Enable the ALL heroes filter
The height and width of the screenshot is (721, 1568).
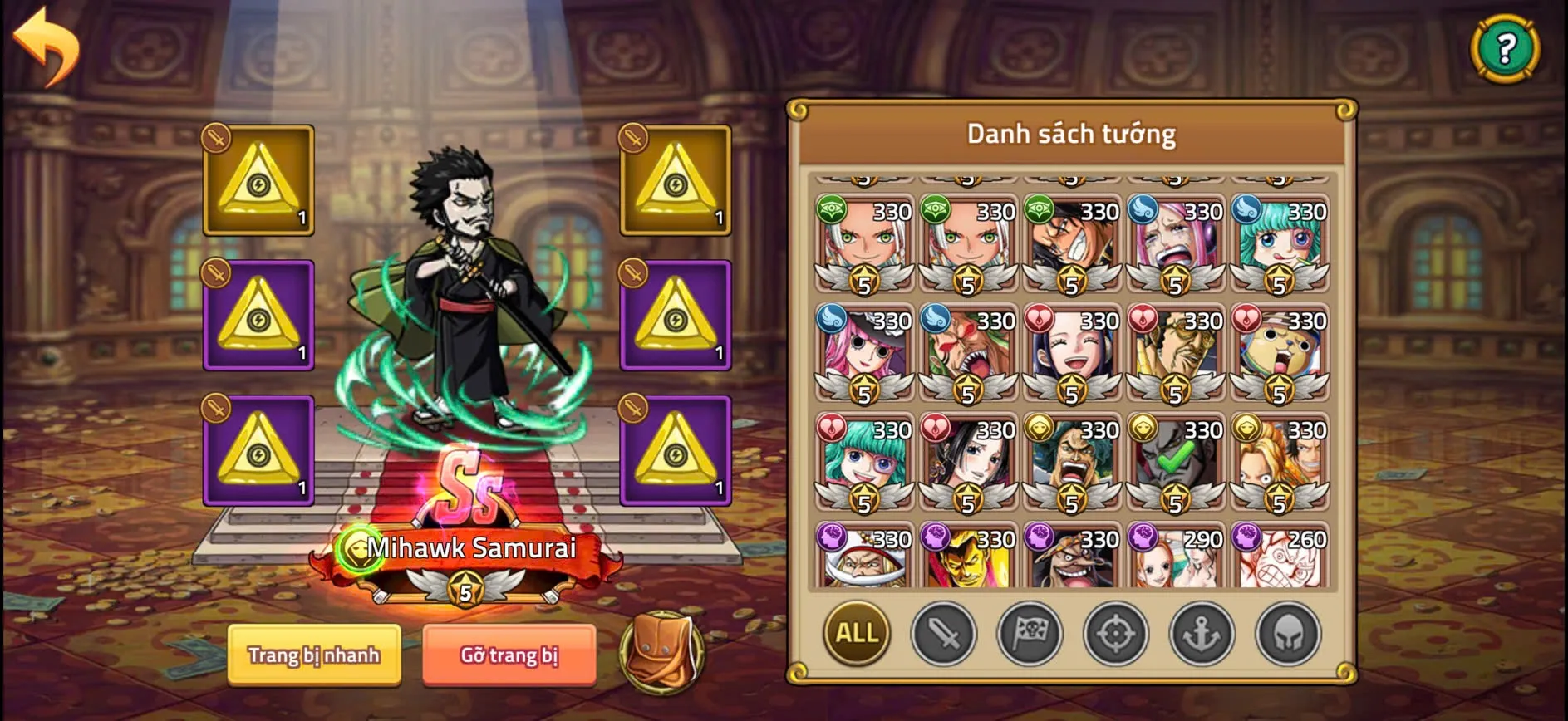coord(858,633)
